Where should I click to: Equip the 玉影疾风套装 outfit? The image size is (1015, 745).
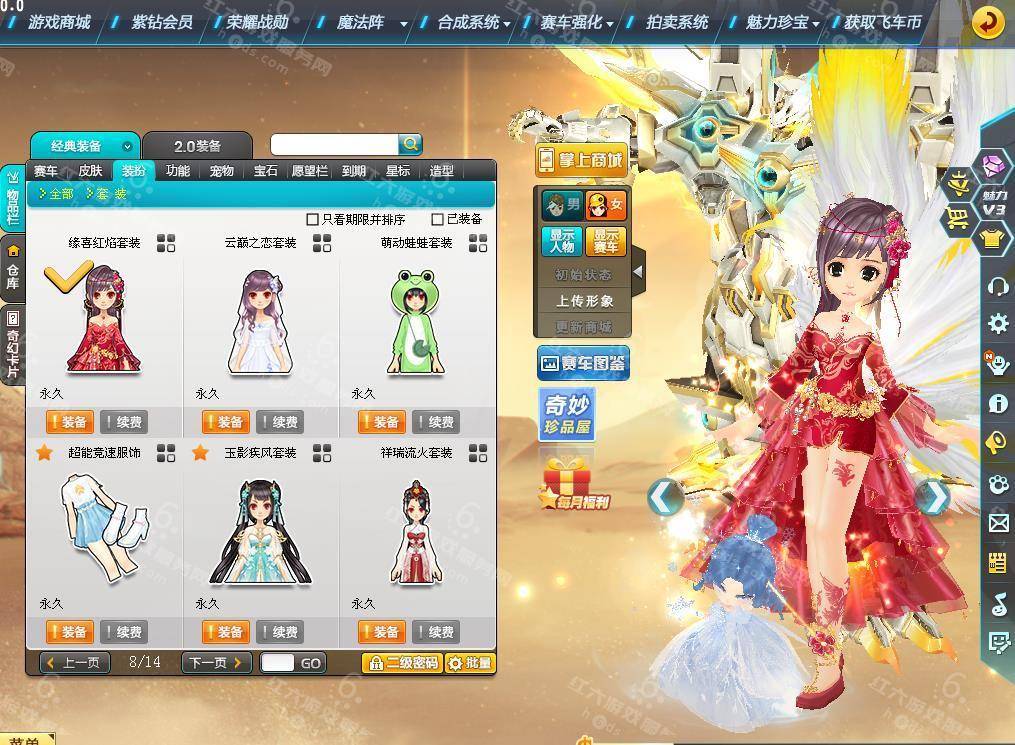(x=225, y=632)
